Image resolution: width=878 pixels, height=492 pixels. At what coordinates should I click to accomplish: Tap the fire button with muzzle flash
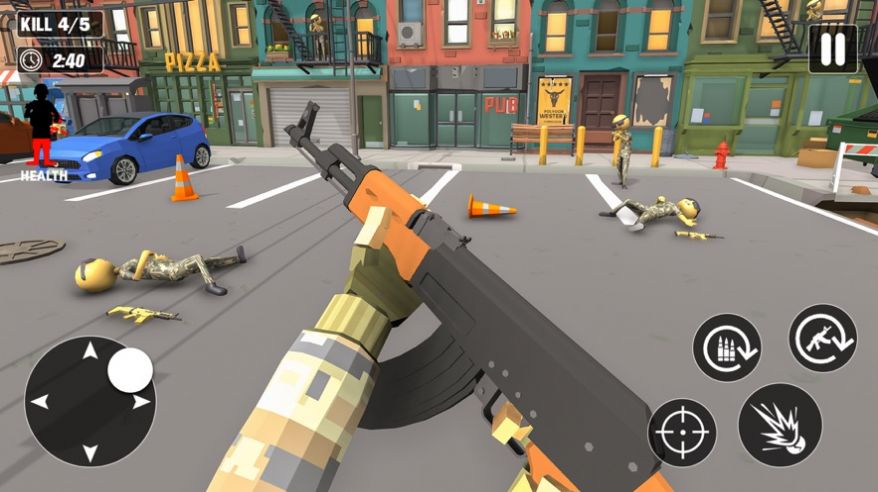click(x=780, y=424)
